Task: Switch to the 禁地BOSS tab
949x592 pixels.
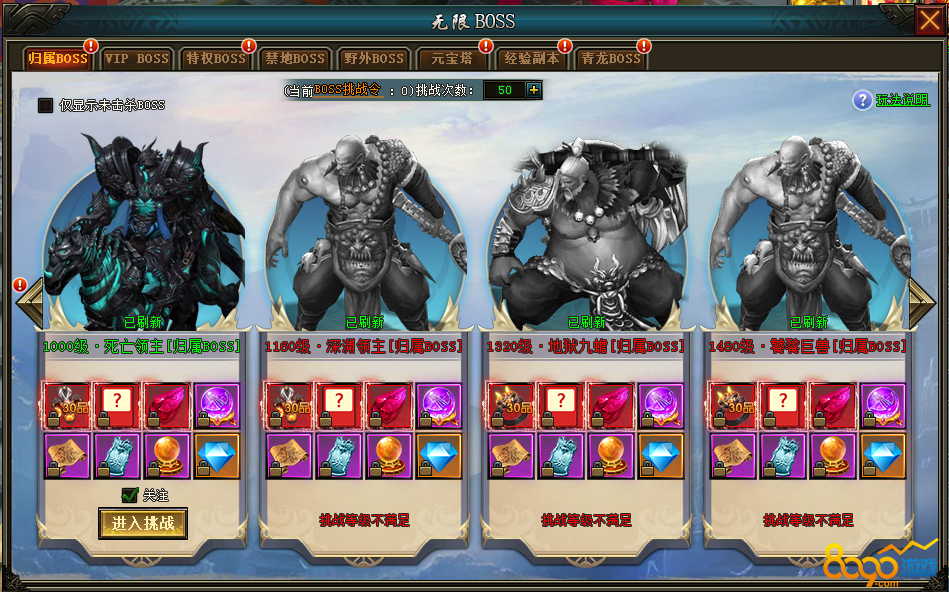Action: tap(295, 59)
